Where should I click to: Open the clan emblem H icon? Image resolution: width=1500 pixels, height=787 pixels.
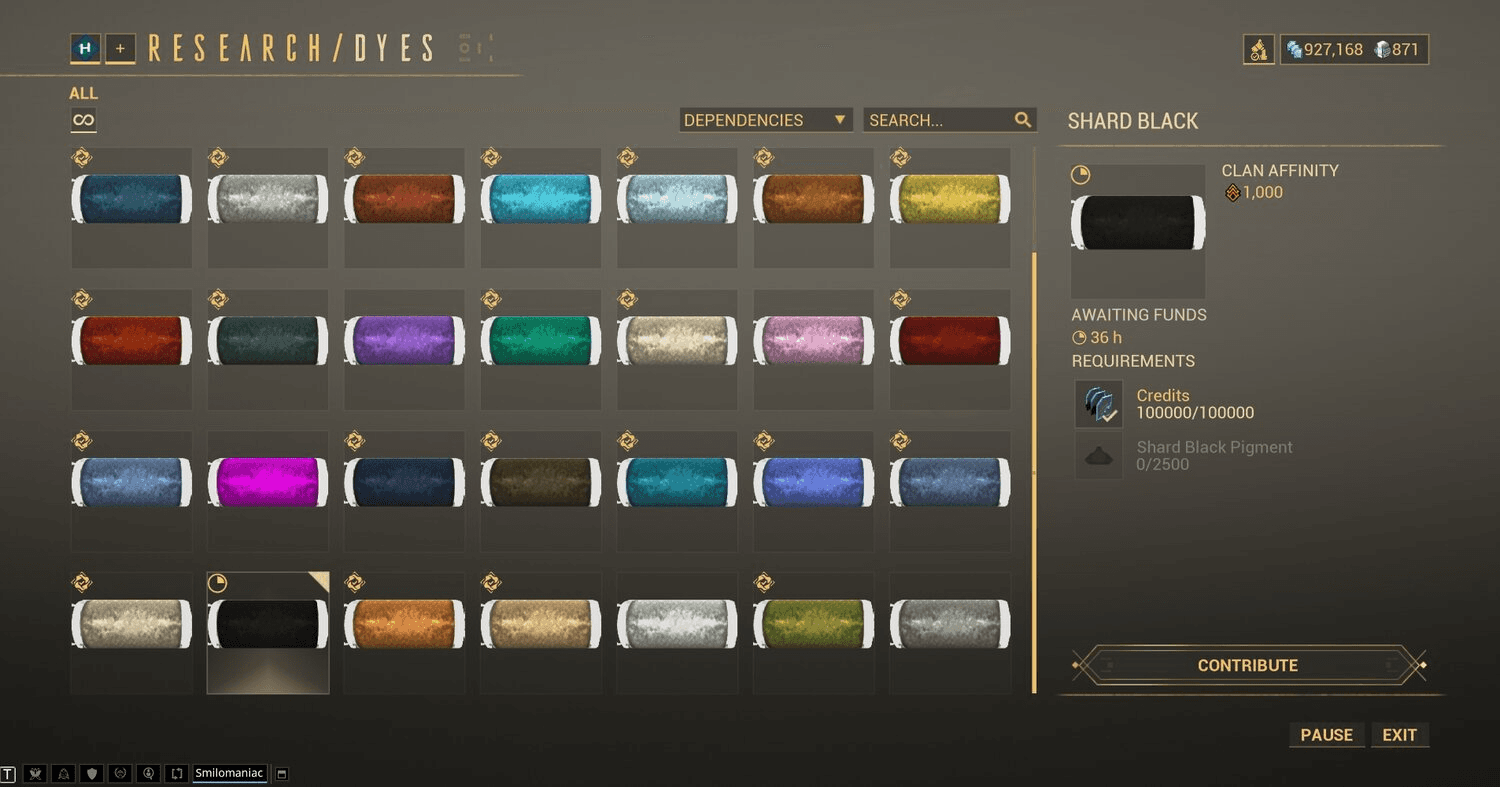(85, 48)
